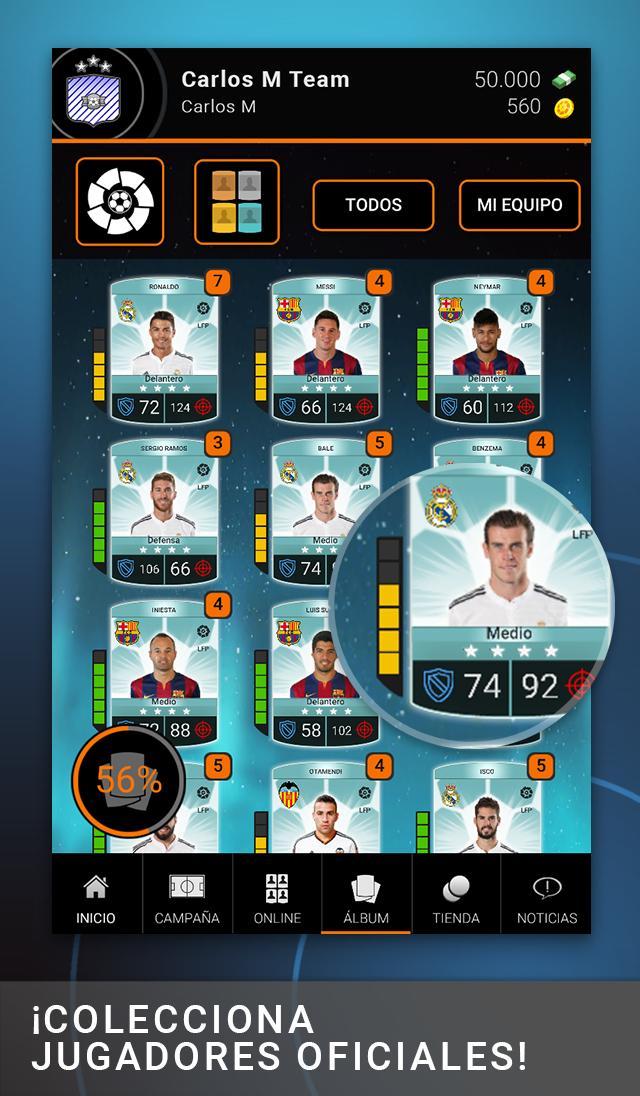Filter cards with the Todos button
Viewport: 640px width, 1096px height.
point(373,205)
